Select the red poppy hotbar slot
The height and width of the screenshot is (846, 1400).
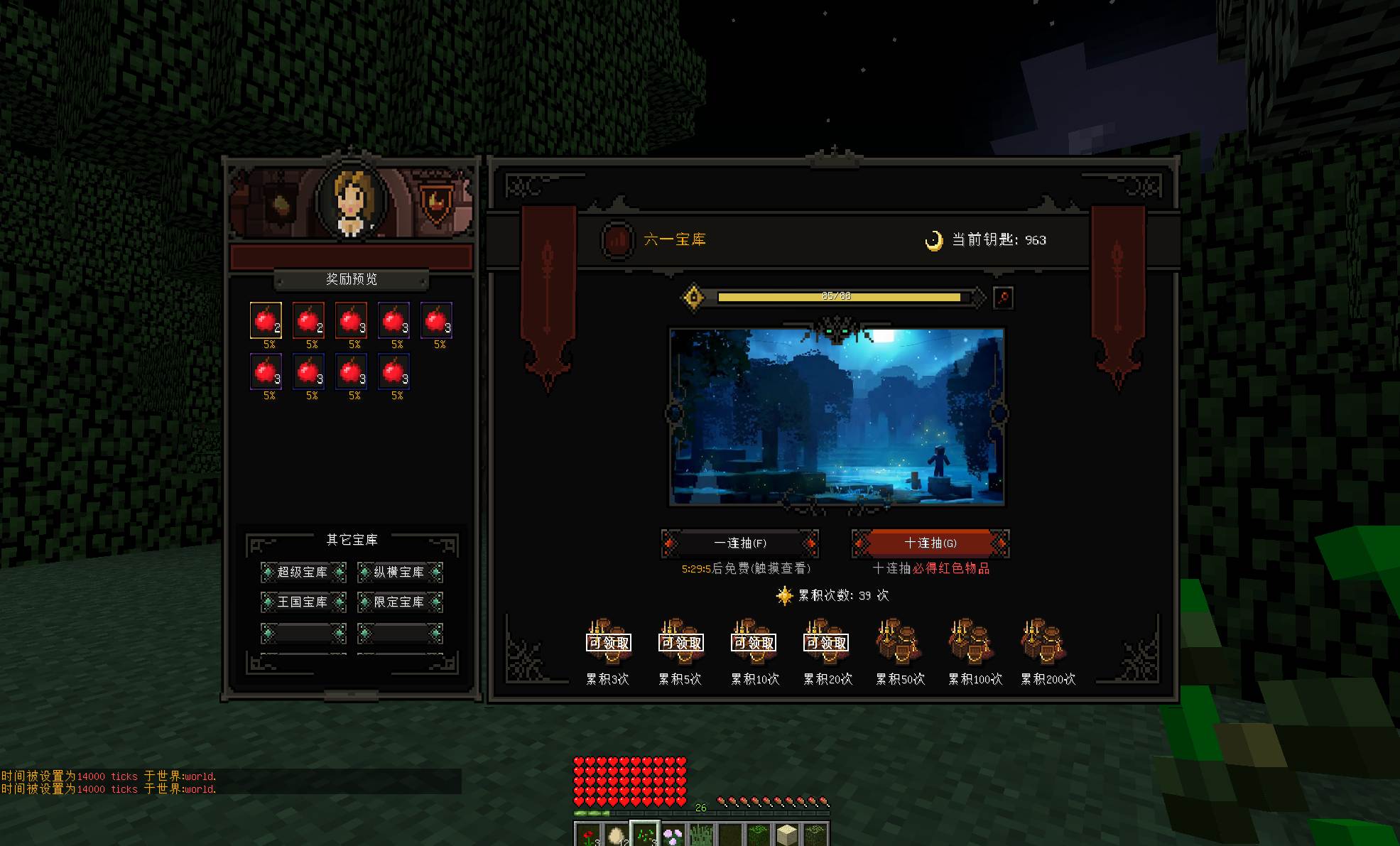588,835
